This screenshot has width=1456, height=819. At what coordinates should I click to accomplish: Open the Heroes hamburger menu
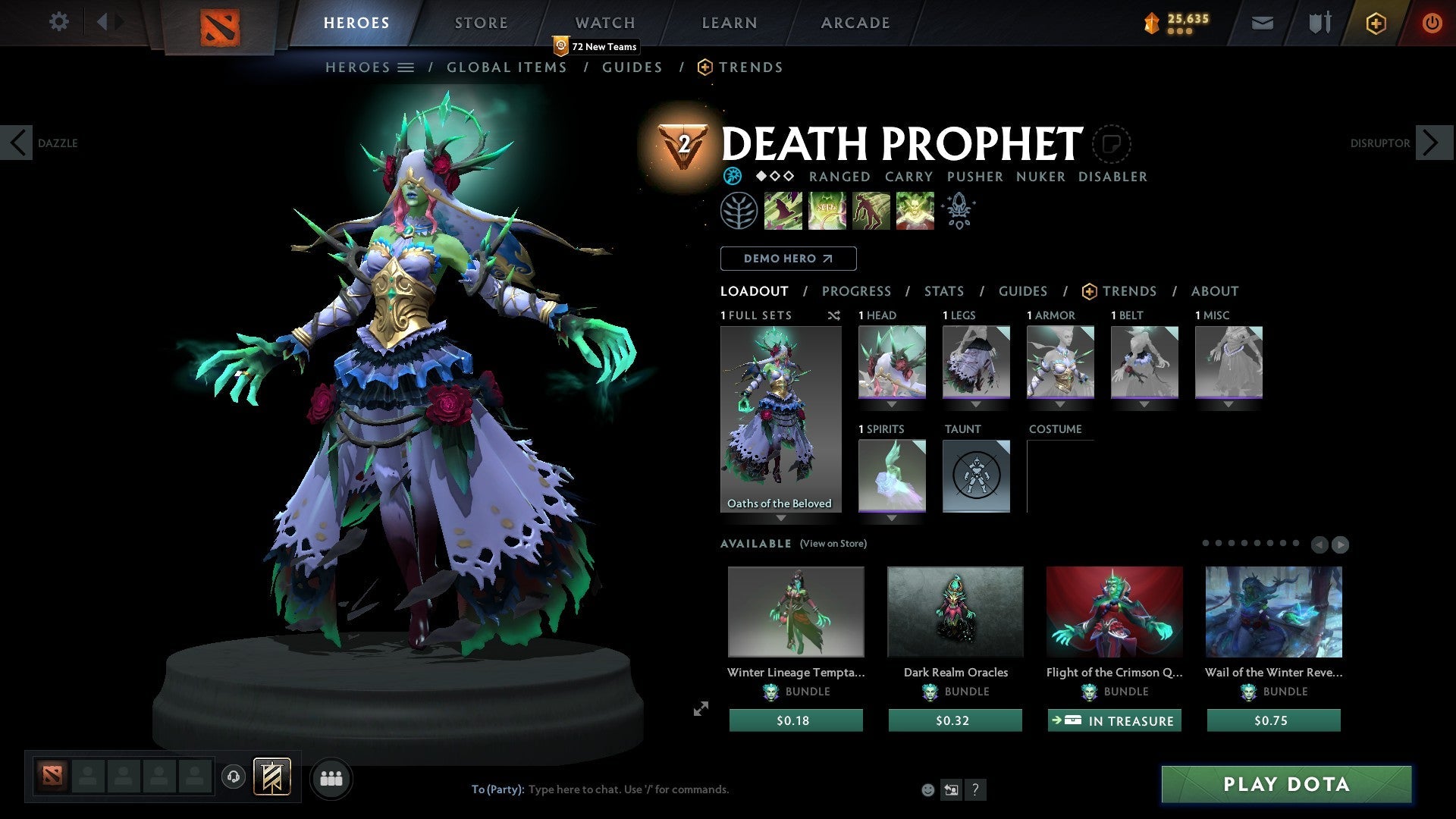(x=406, y=67)
